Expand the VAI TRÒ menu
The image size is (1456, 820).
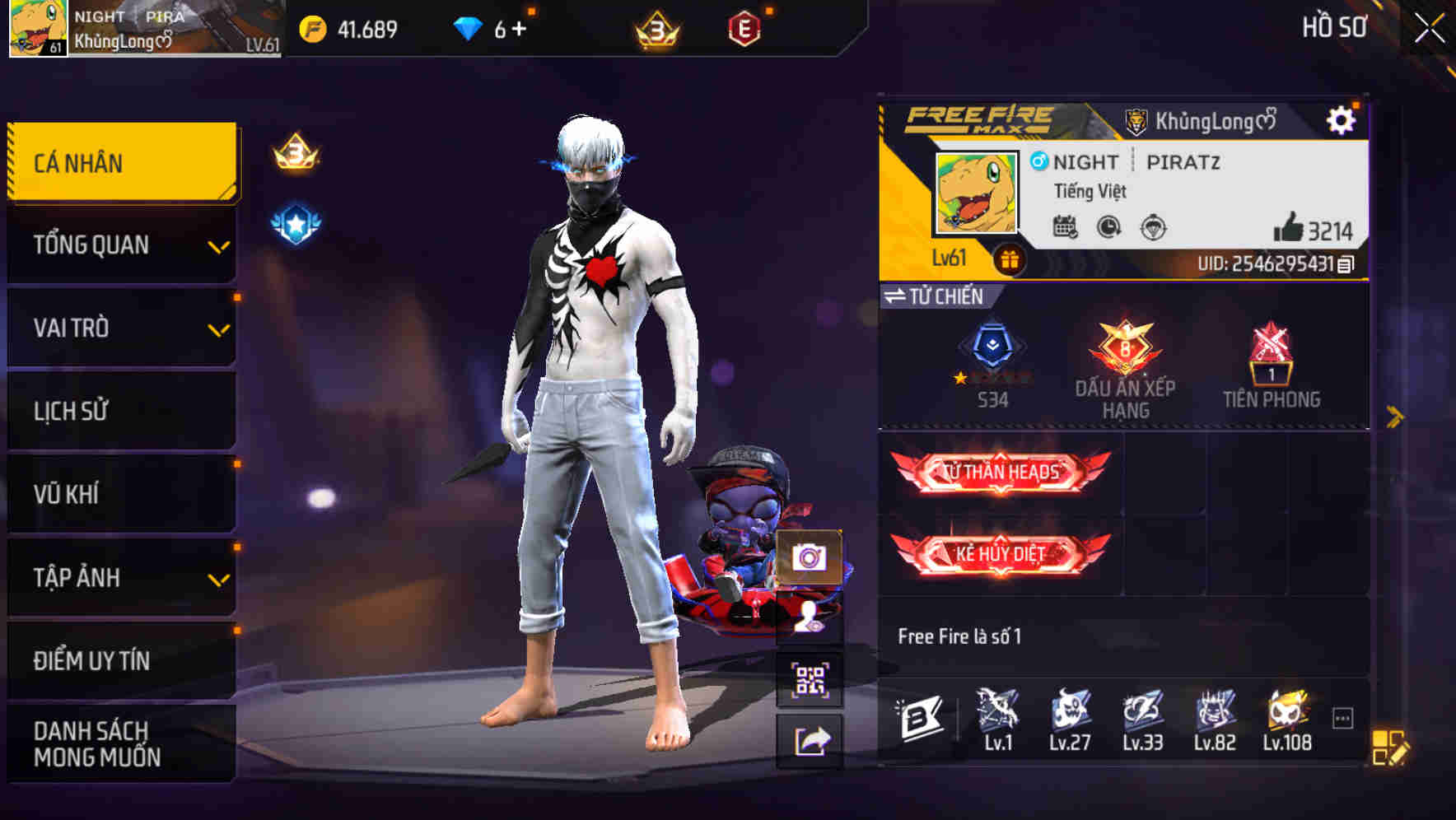click(x=120, y=328)
